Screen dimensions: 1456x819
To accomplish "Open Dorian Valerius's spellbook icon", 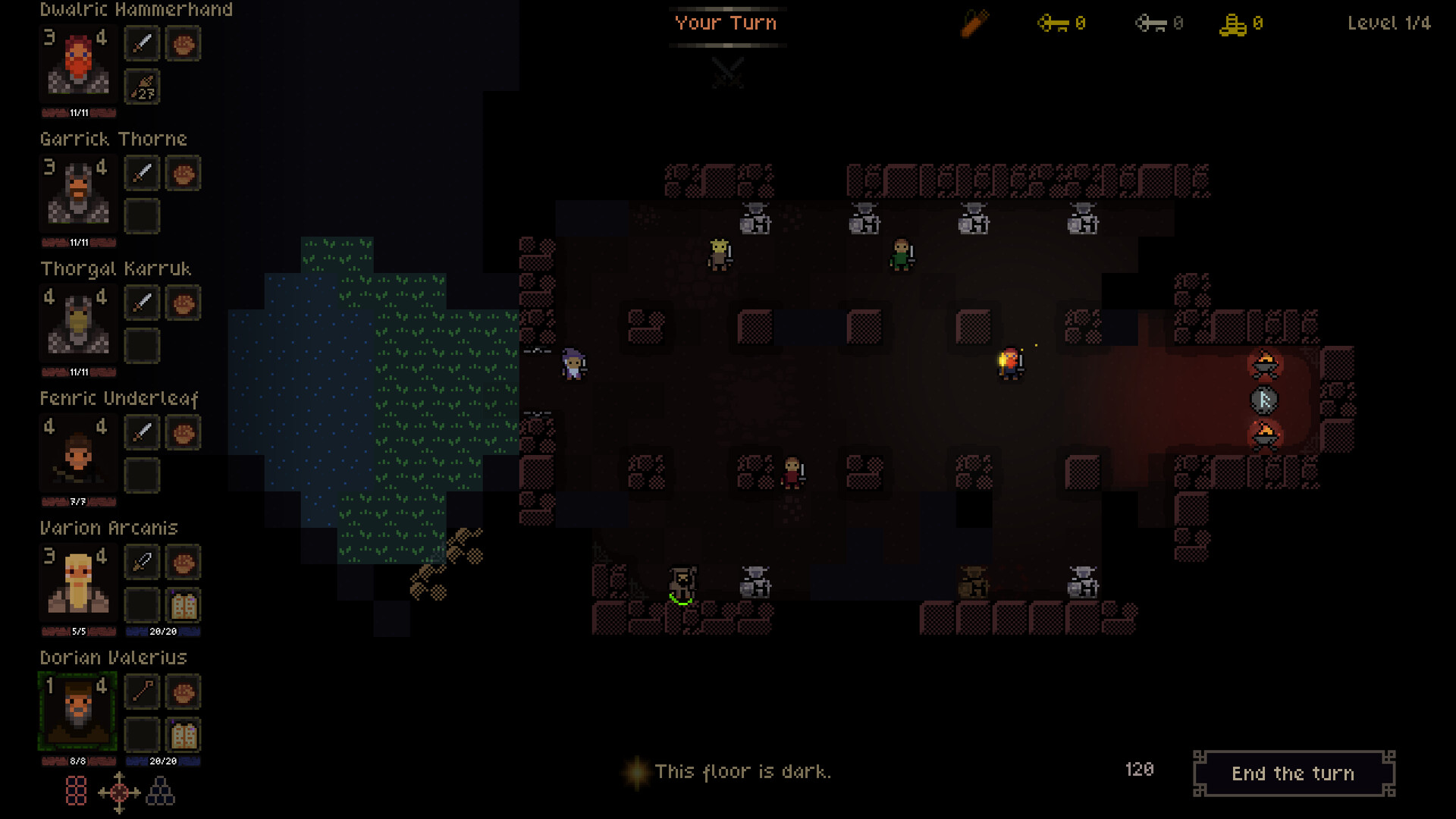I will click(x=182, y=734).
